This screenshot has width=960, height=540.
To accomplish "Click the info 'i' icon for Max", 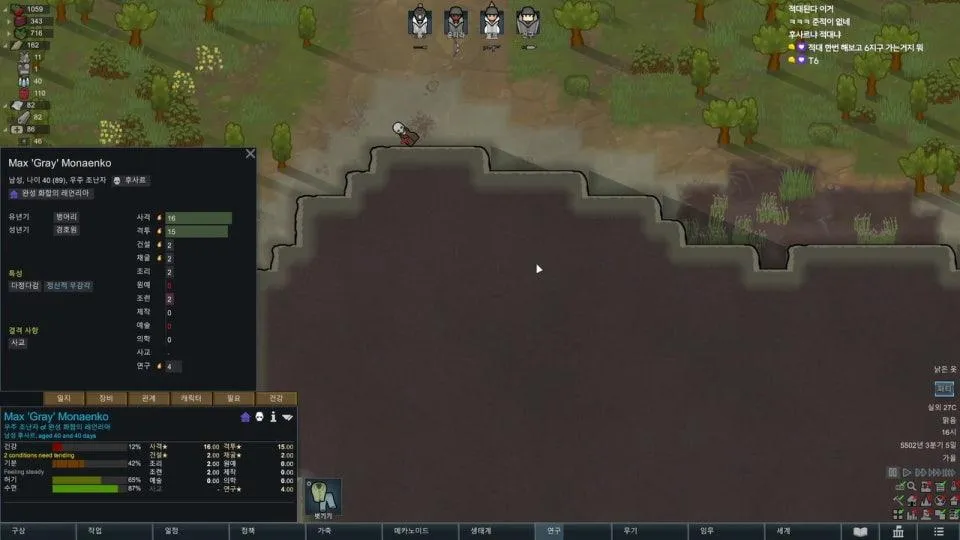I will point(273,417).
